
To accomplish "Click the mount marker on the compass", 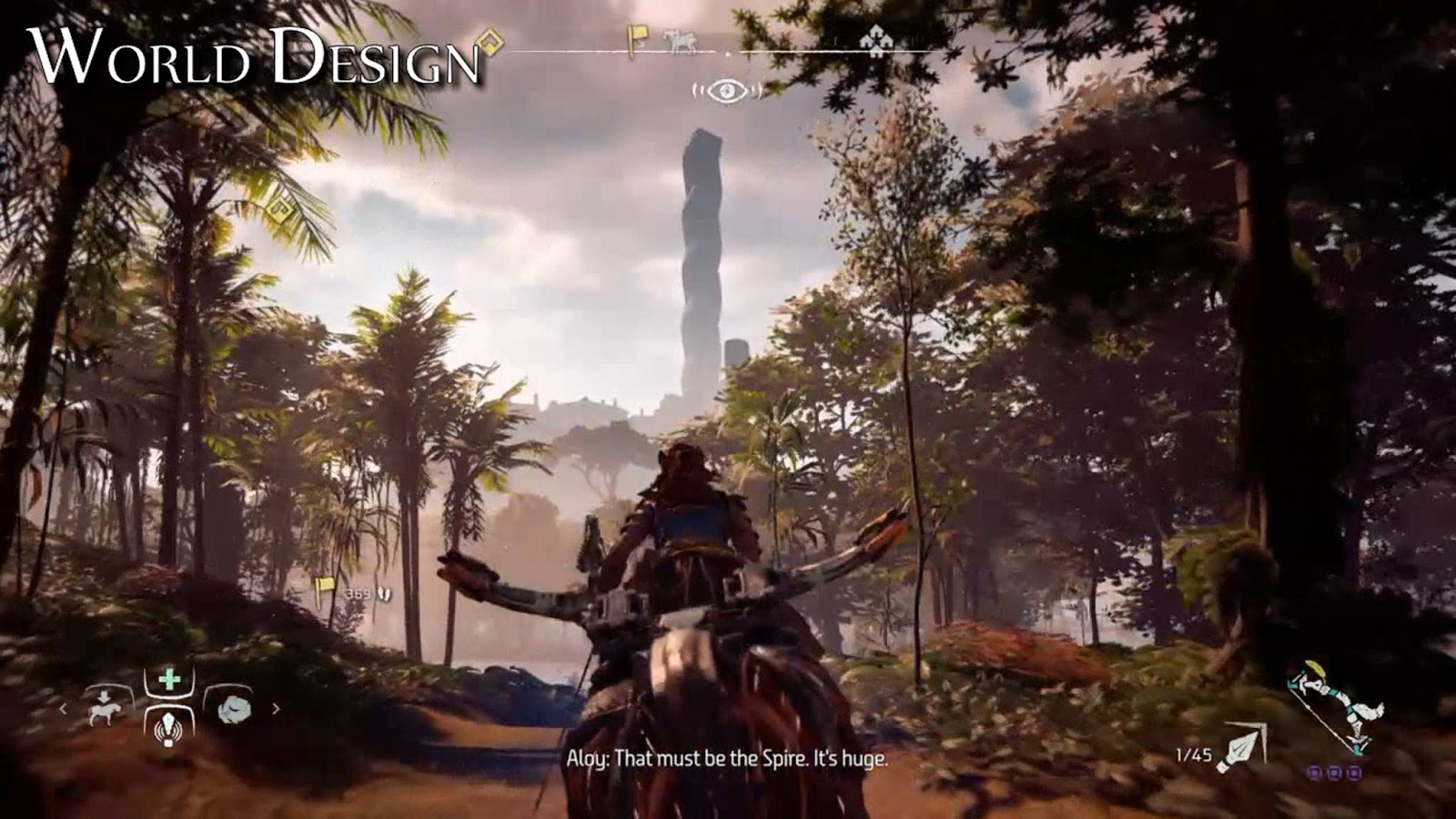I will click(677, 39).
